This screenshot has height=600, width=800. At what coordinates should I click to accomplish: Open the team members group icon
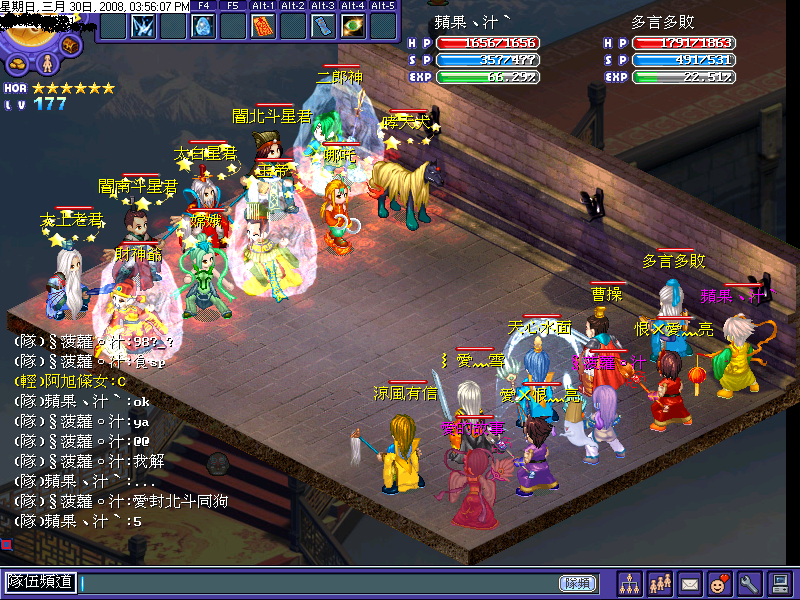pyautogui.click(x=660, y=583)
